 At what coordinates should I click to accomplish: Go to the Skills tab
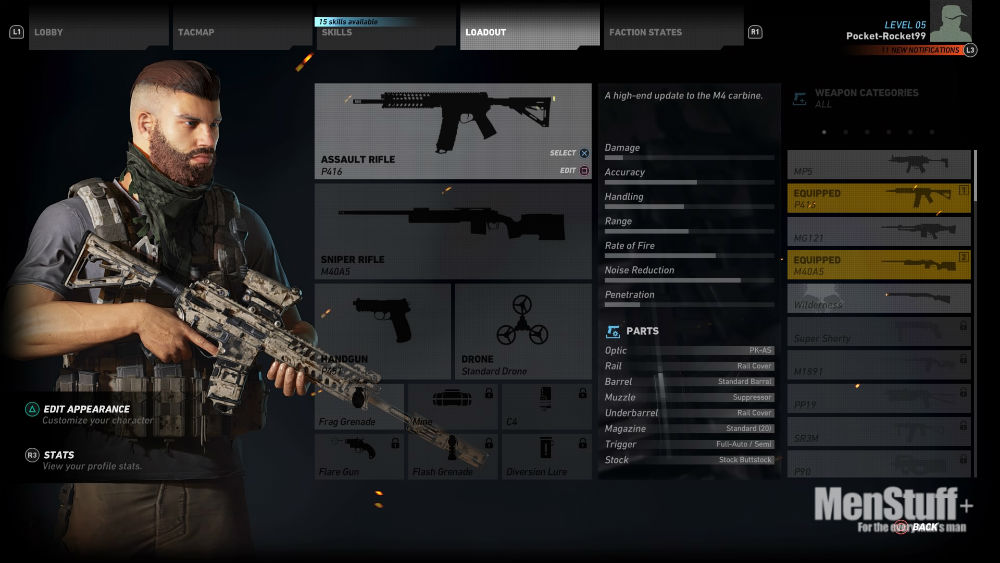point(385,32)
